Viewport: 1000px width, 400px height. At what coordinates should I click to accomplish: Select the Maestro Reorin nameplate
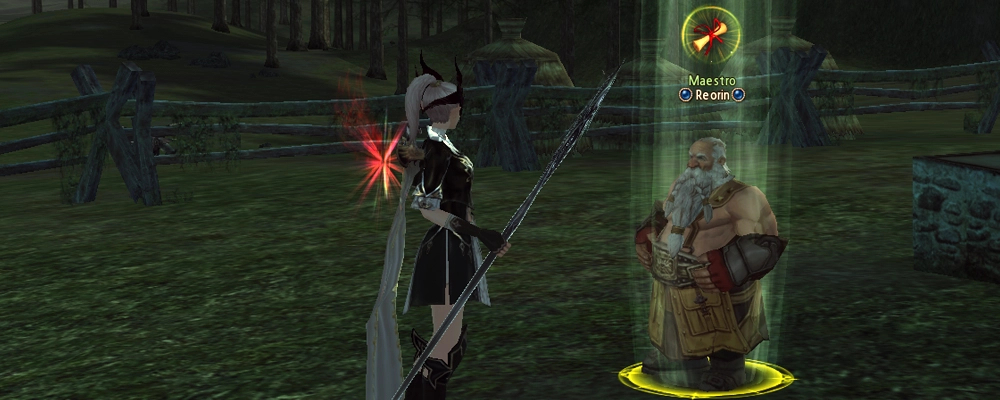pyautogui.click(x=711, y=87)
